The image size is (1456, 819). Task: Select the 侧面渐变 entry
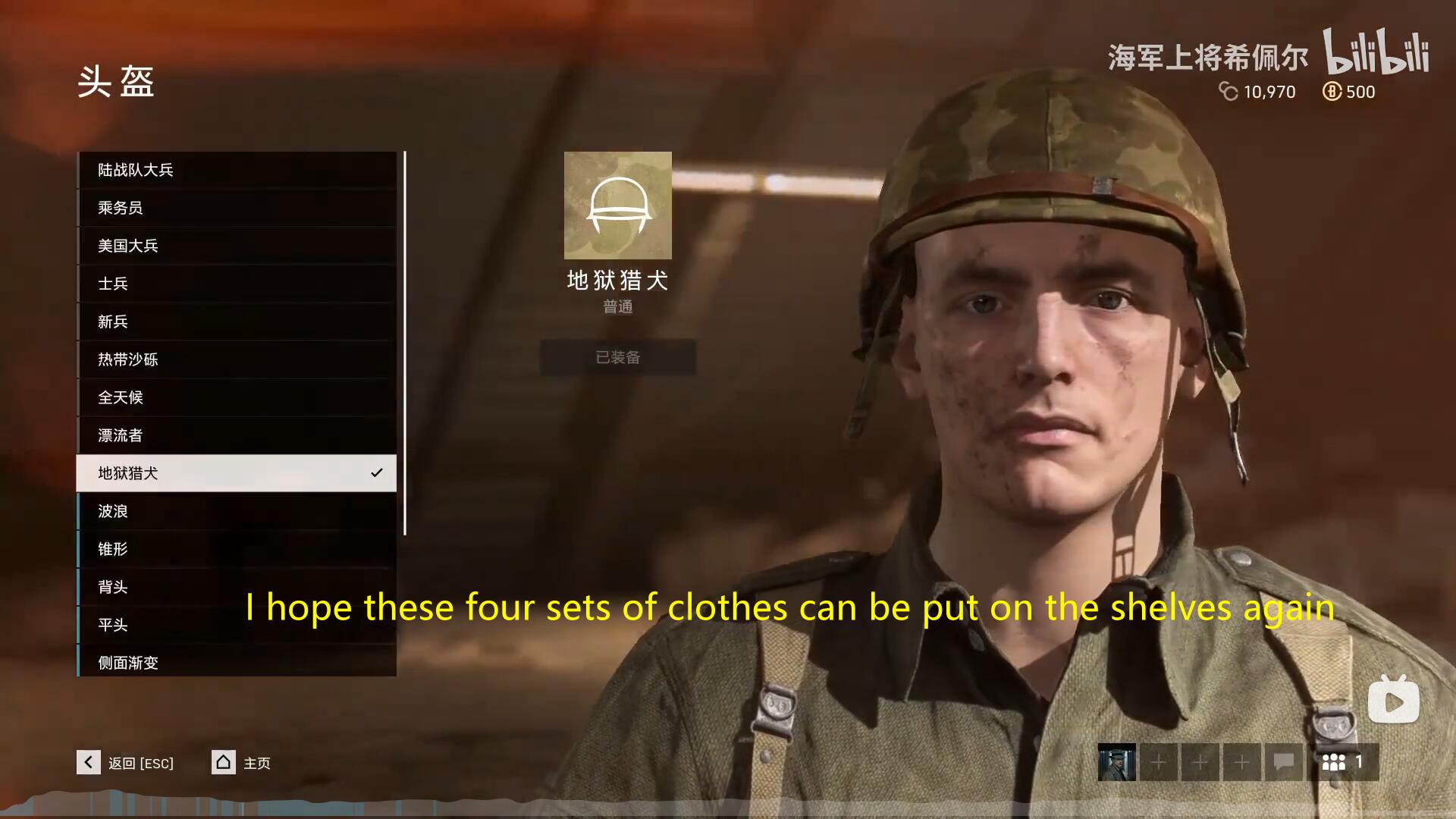236,661
